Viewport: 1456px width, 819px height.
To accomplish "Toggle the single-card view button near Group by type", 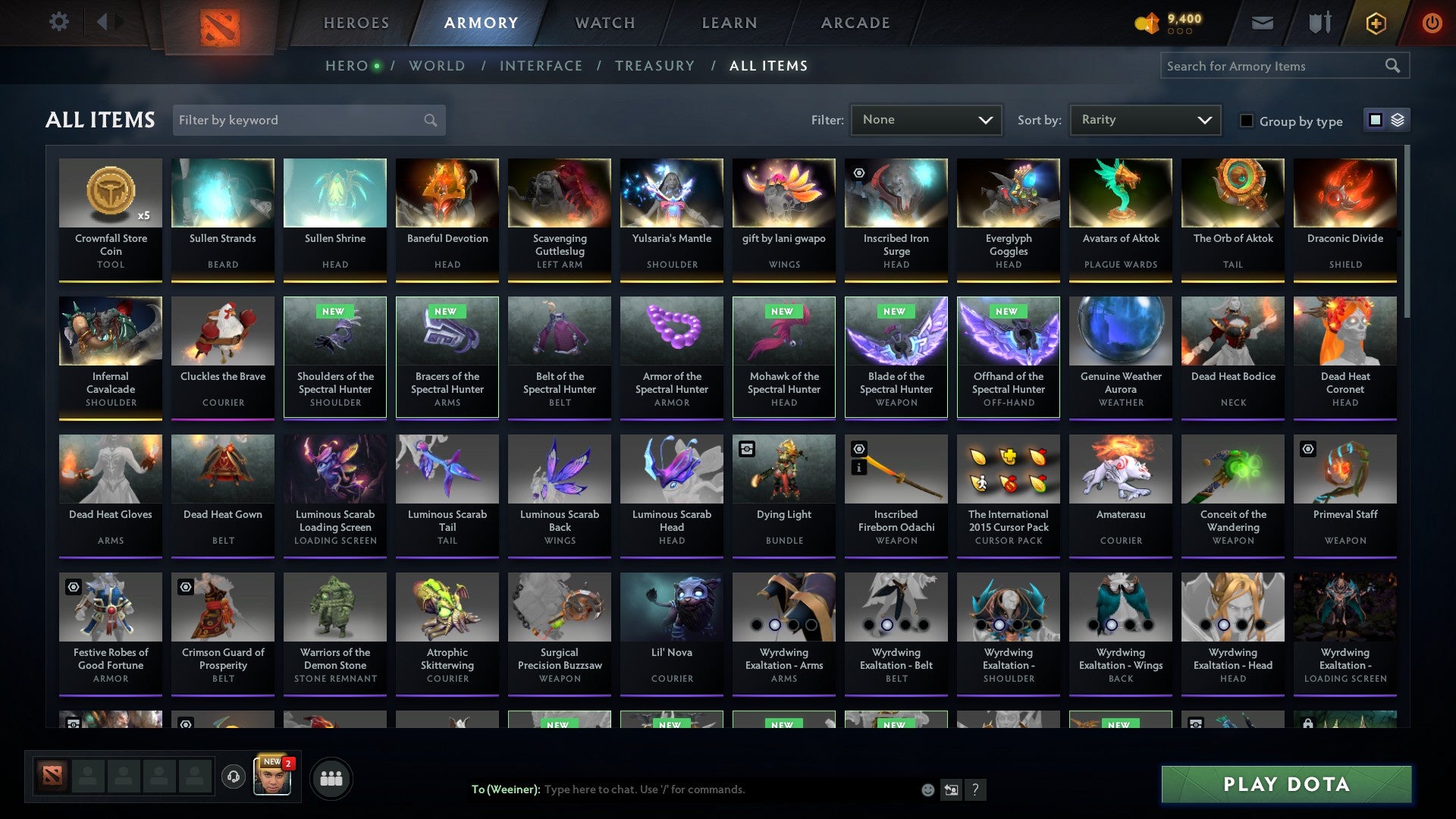I will tap(1375, 120).
